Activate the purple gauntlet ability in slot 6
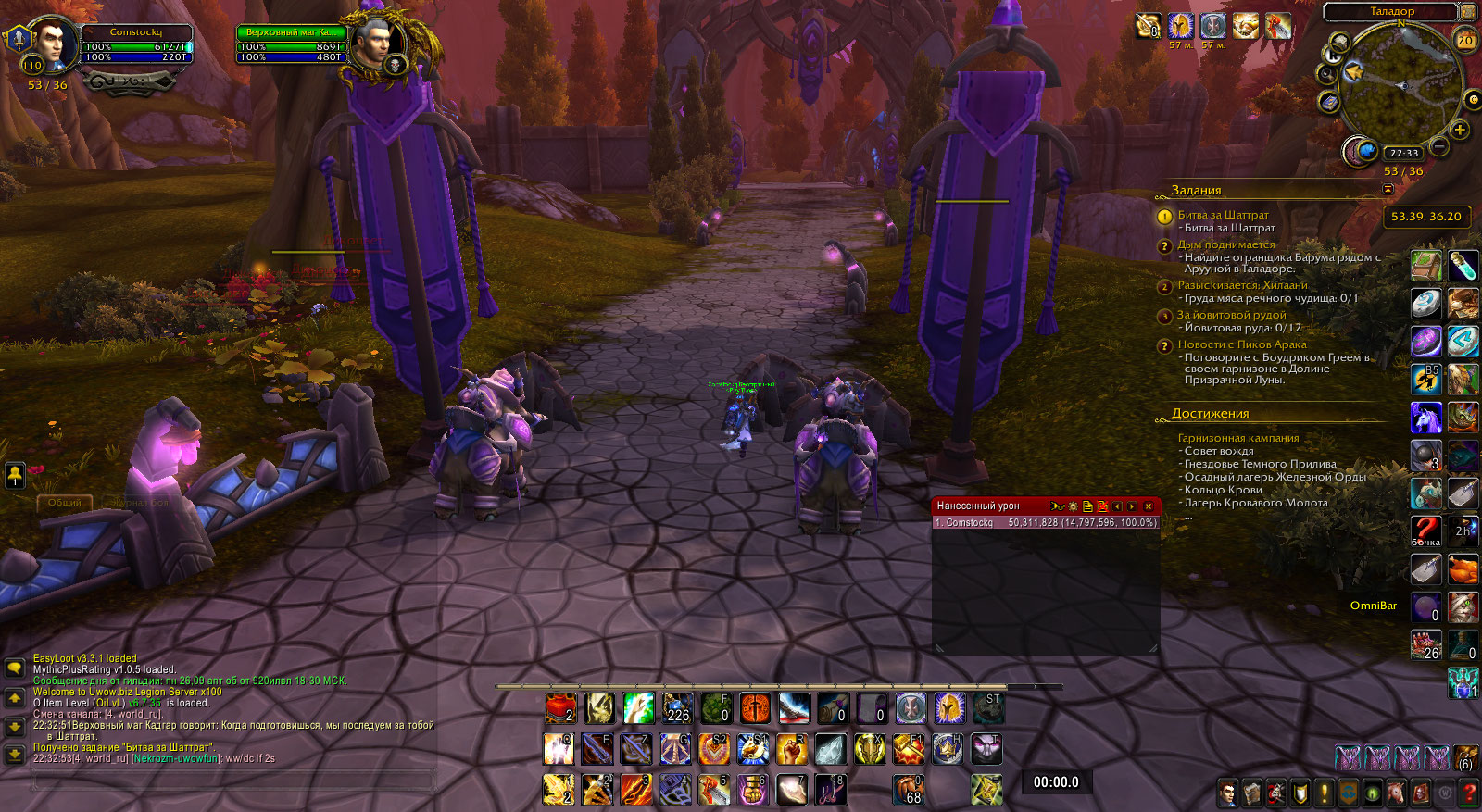Screen dimensions: 1482x812 point(753,790)
